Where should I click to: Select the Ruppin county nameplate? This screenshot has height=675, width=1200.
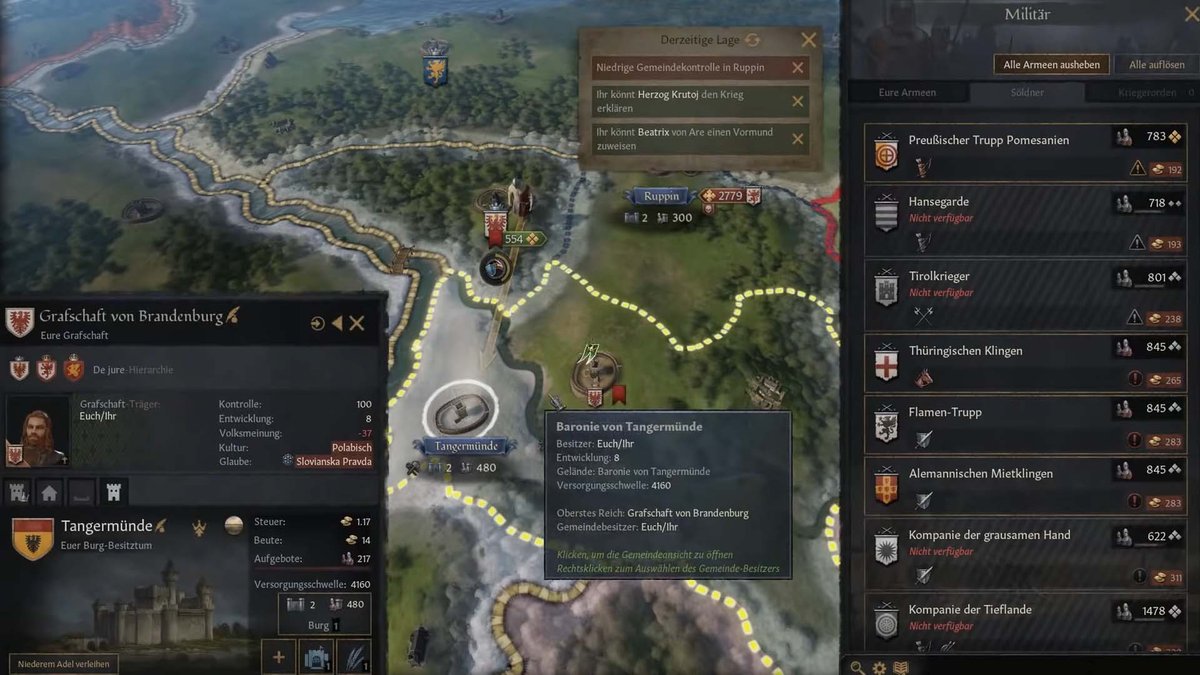pyautogui.click(x=660, y=196)
